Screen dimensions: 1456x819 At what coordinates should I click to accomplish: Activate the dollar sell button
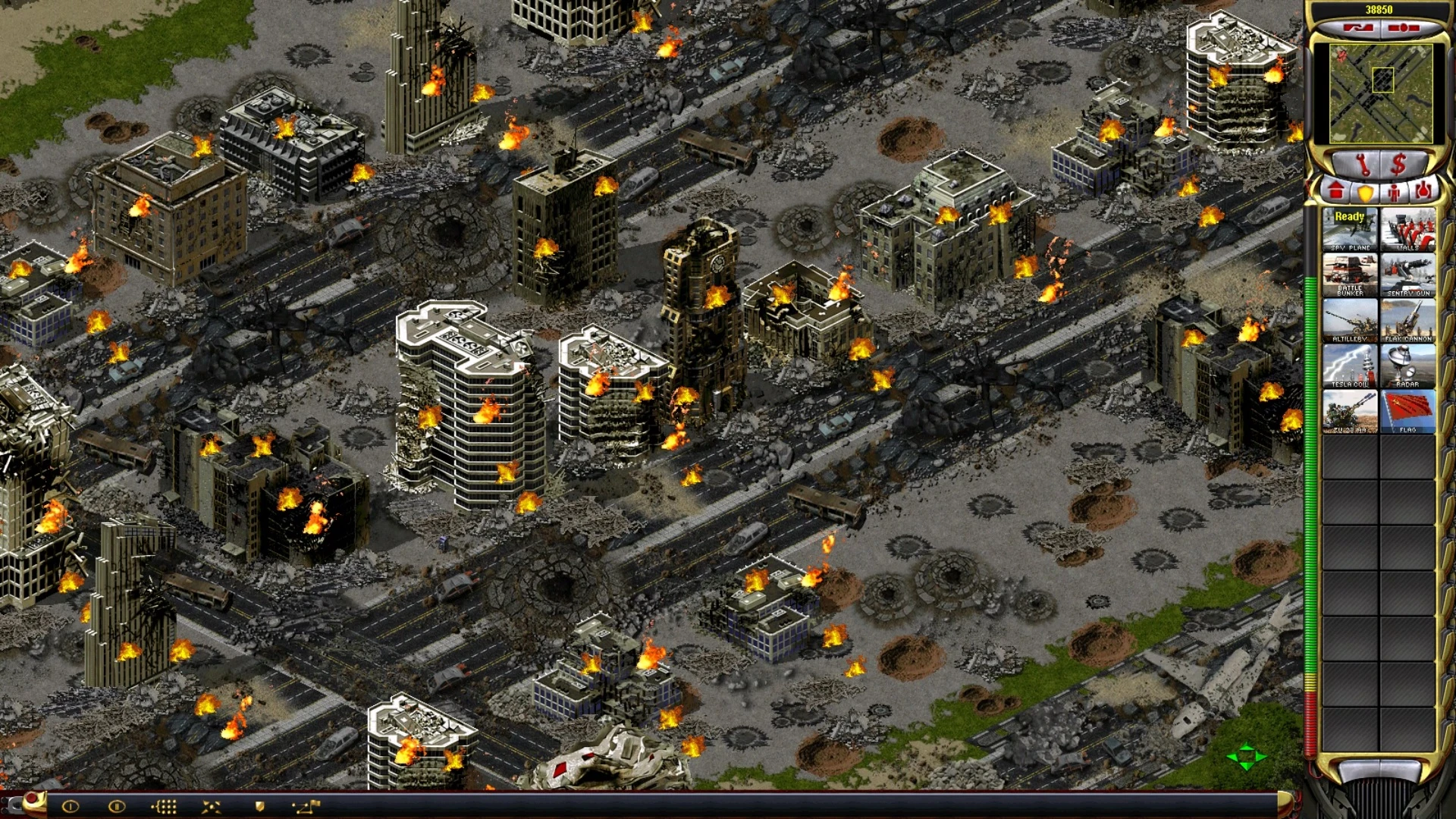[1399, 163]
